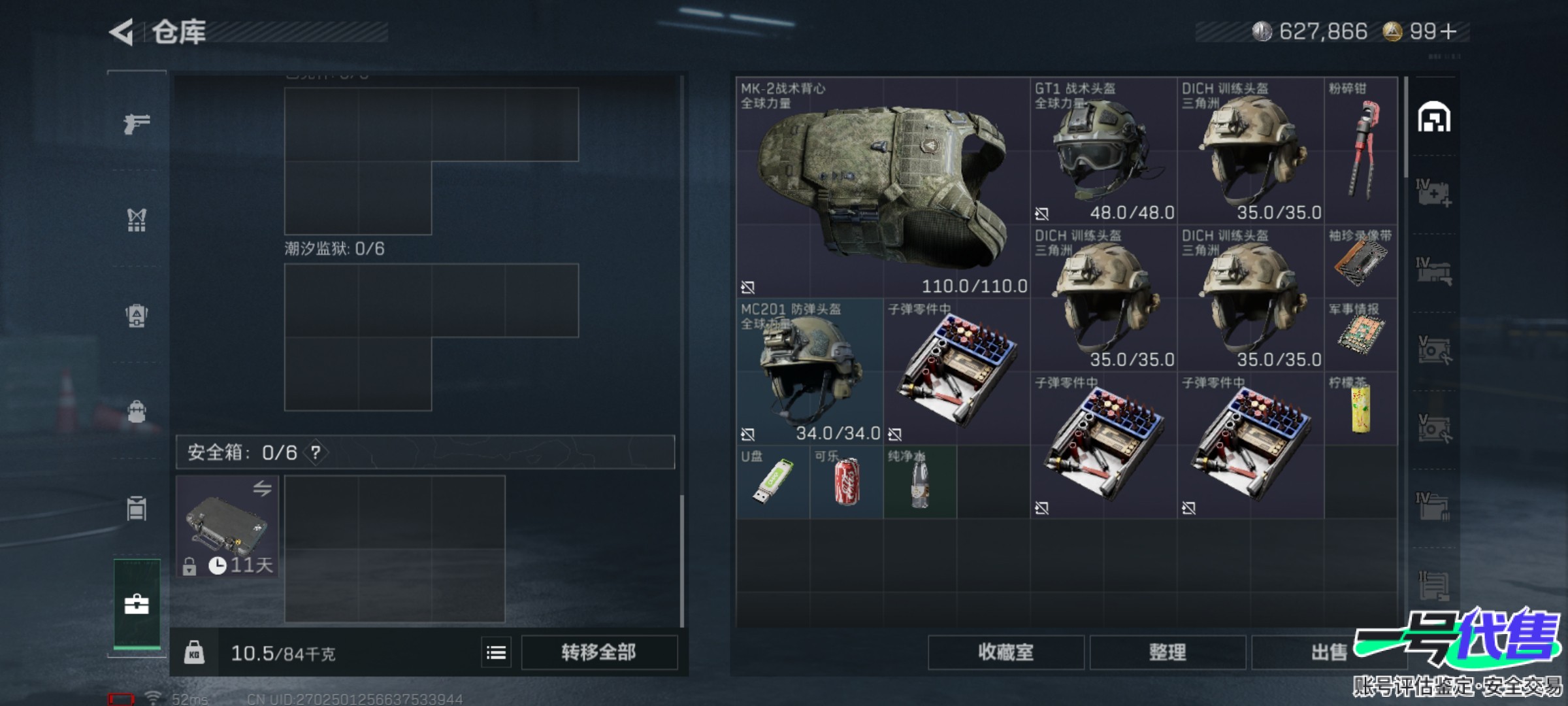Go back from the 仓库 screen
The width and height of the screenshot is (1568, 706).
click(122, 32)
